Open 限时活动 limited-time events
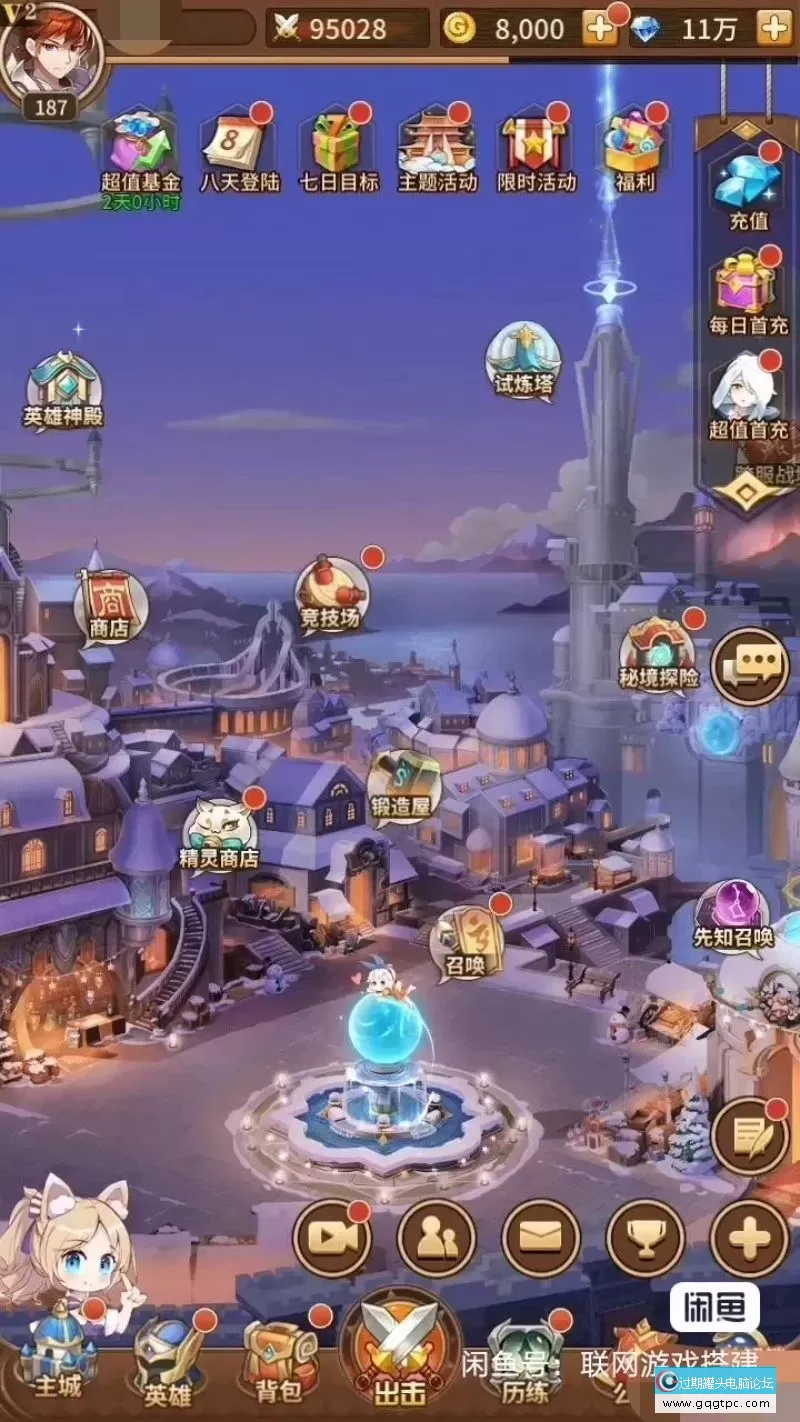800x1422 pixels. [537, 152]
